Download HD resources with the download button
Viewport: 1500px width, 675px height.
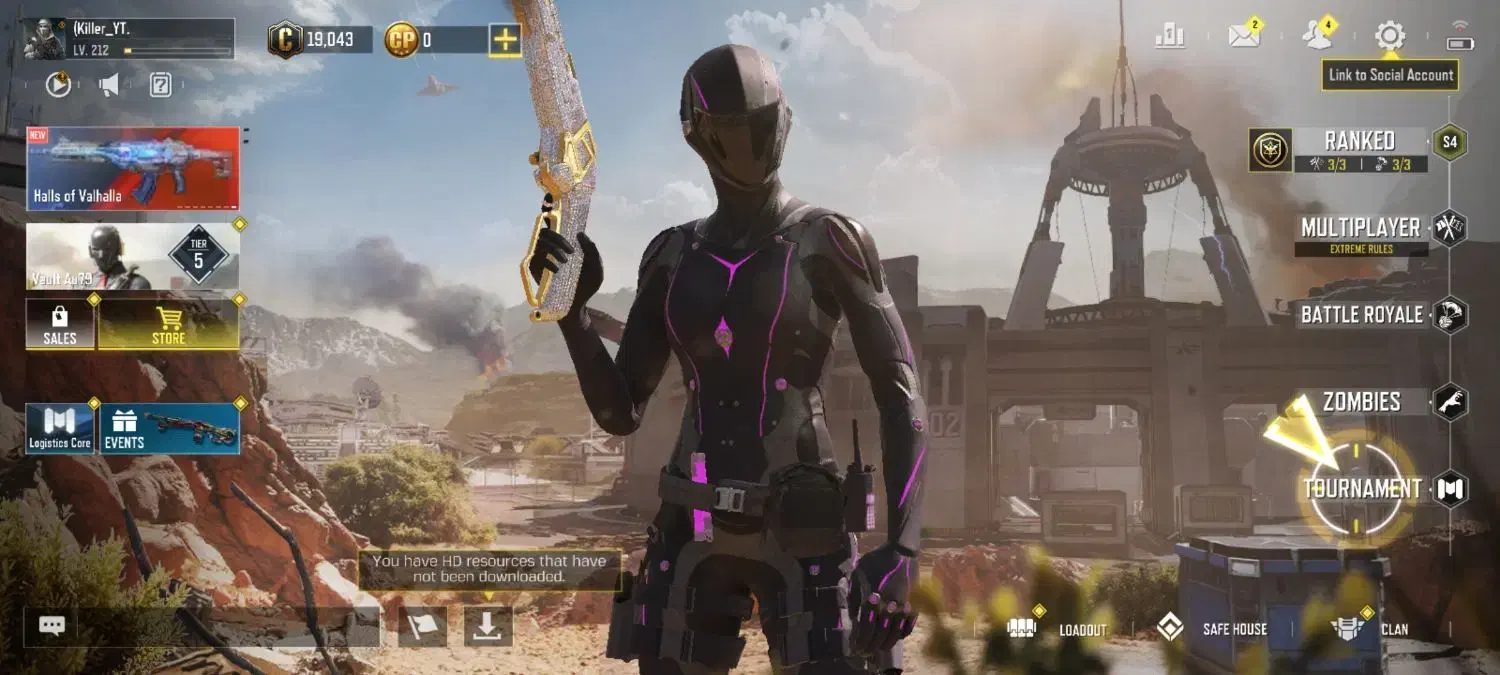click(487, 626)
